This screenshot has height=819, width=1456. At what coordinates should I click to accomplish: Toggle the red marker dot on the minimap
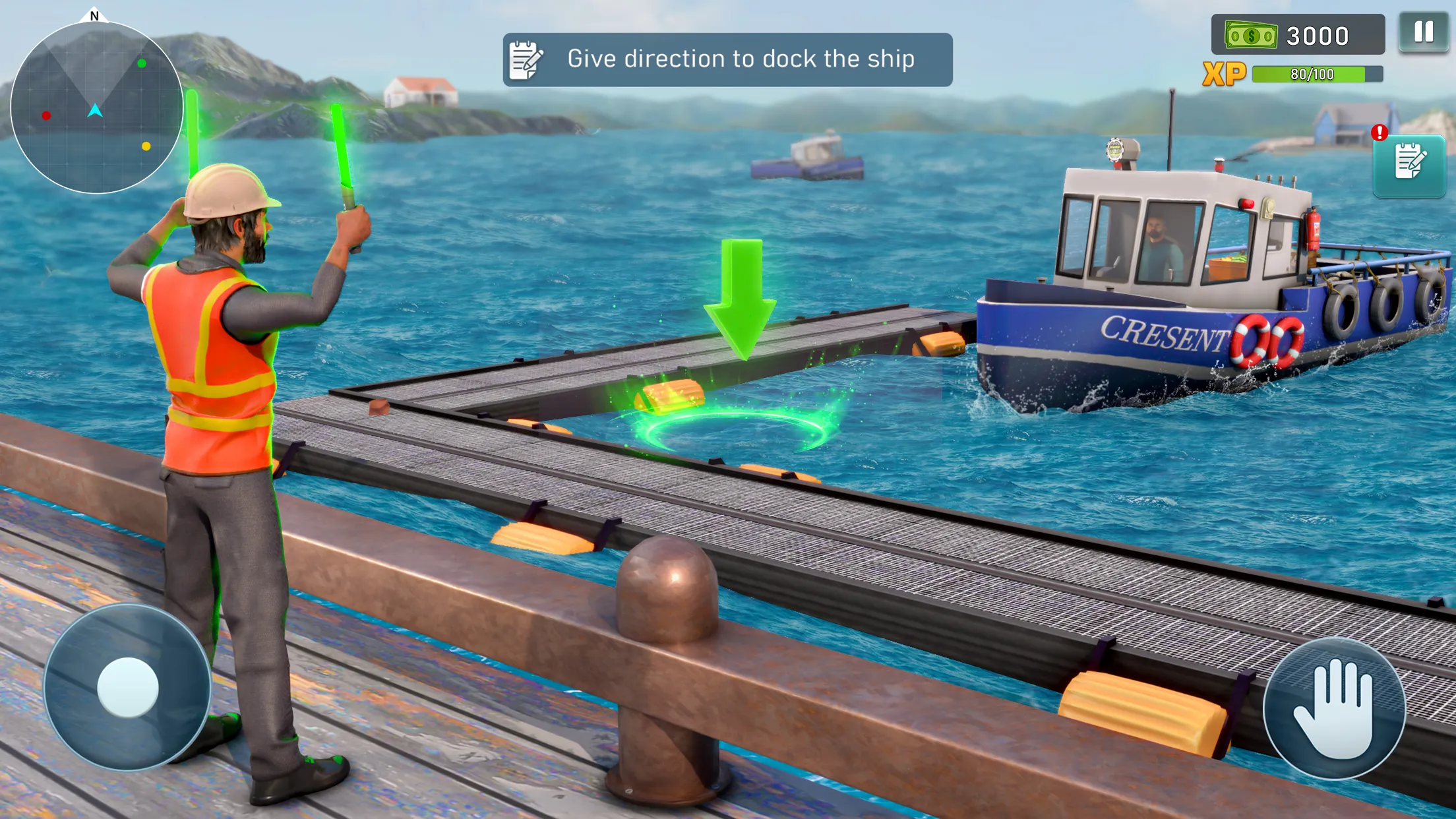point(46,115)
